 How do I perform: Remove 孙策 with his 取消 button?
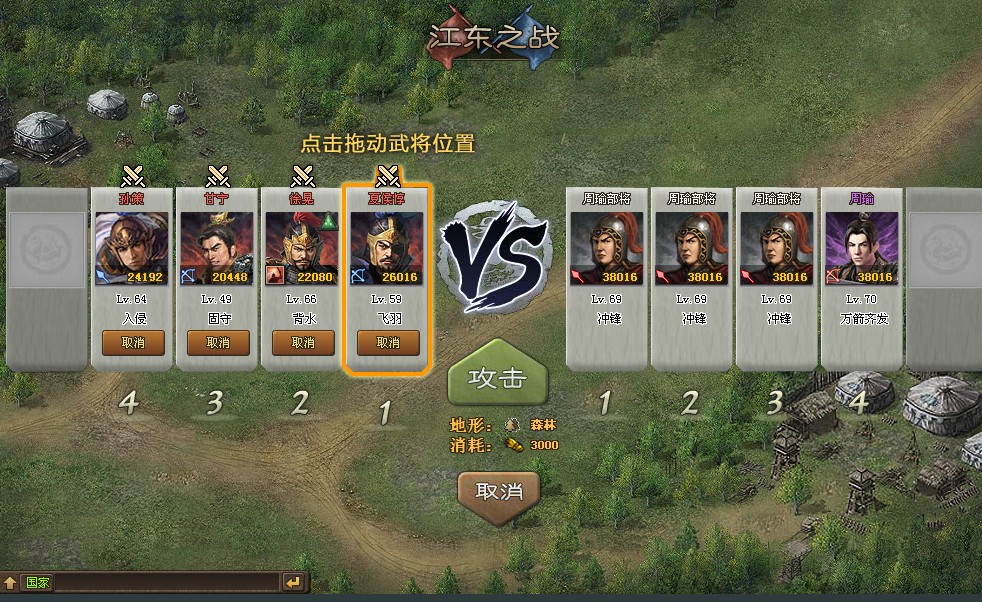pos(133,342)
